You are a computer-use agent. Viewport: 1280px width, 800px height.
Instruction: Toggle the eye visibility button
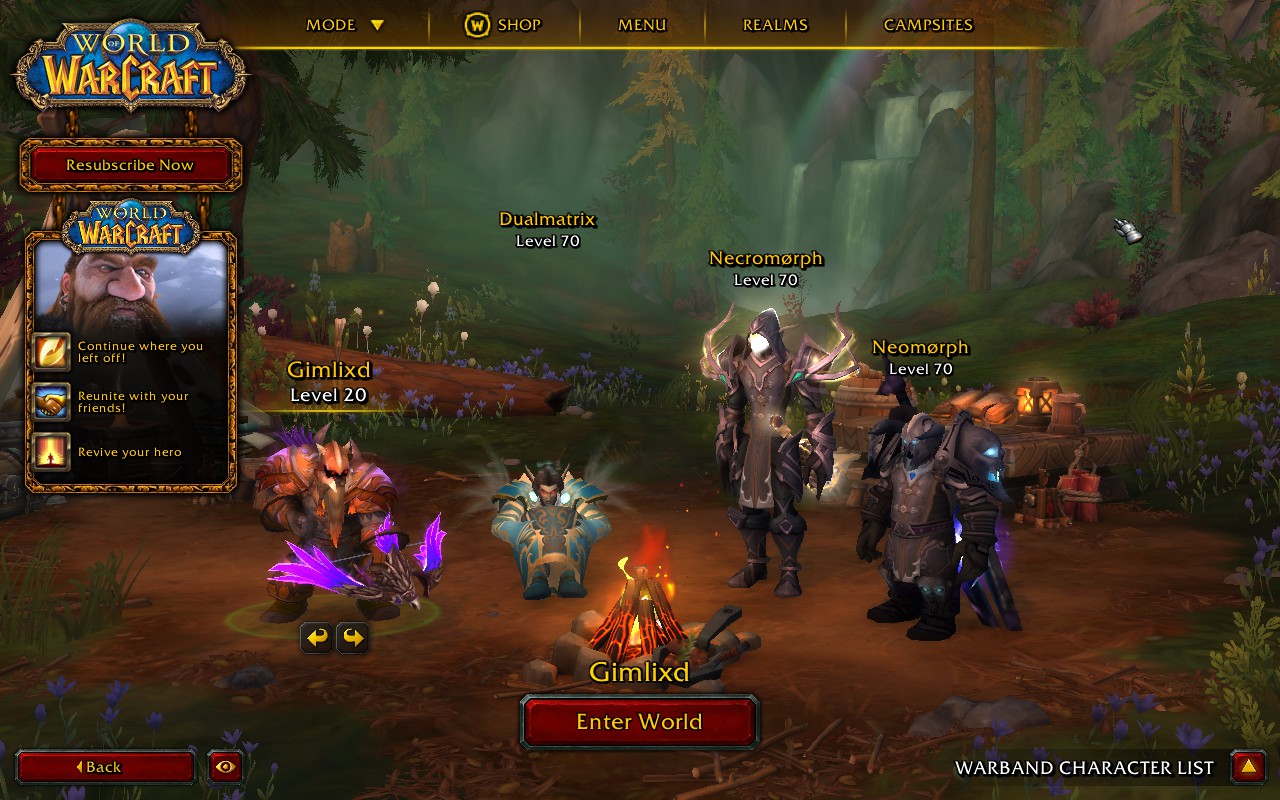click(226, 767)
